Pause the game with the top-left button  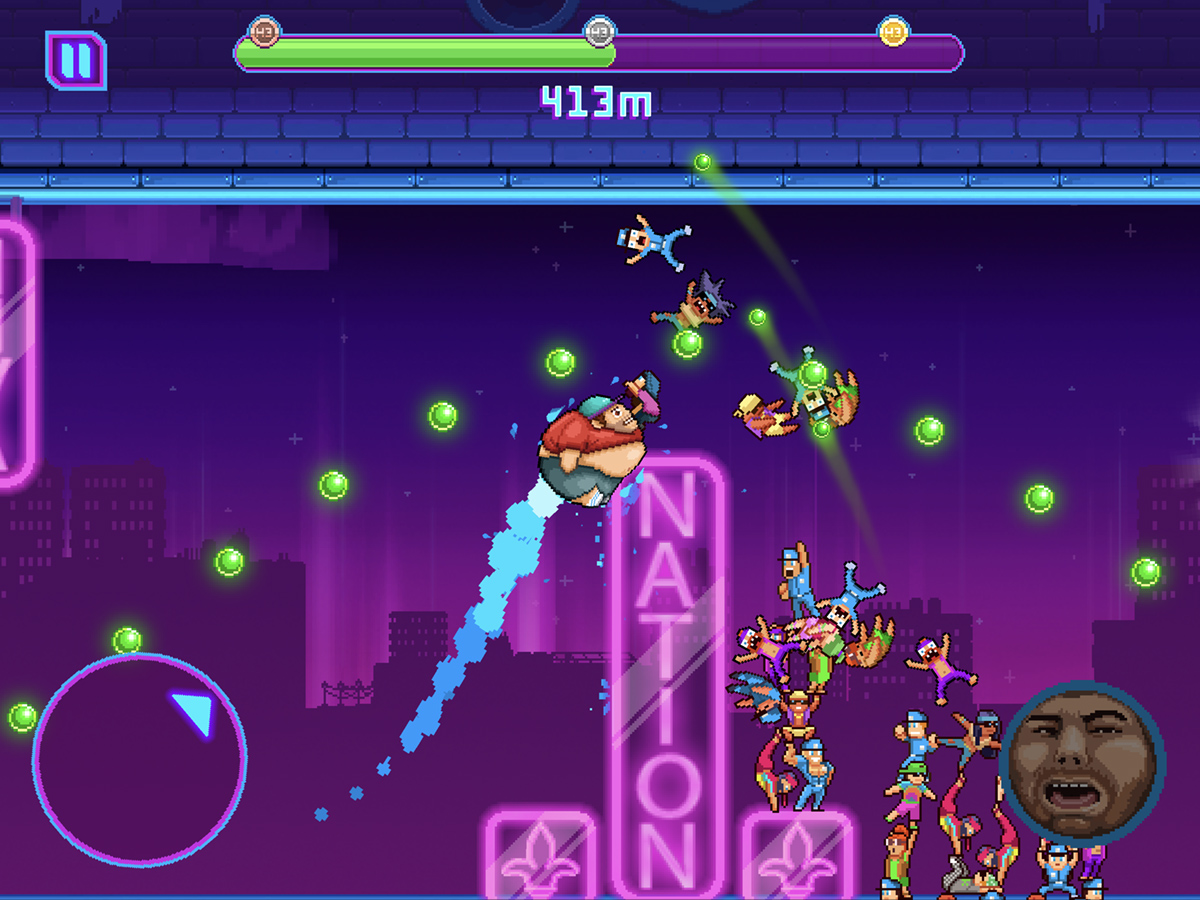tap(76, 60)
